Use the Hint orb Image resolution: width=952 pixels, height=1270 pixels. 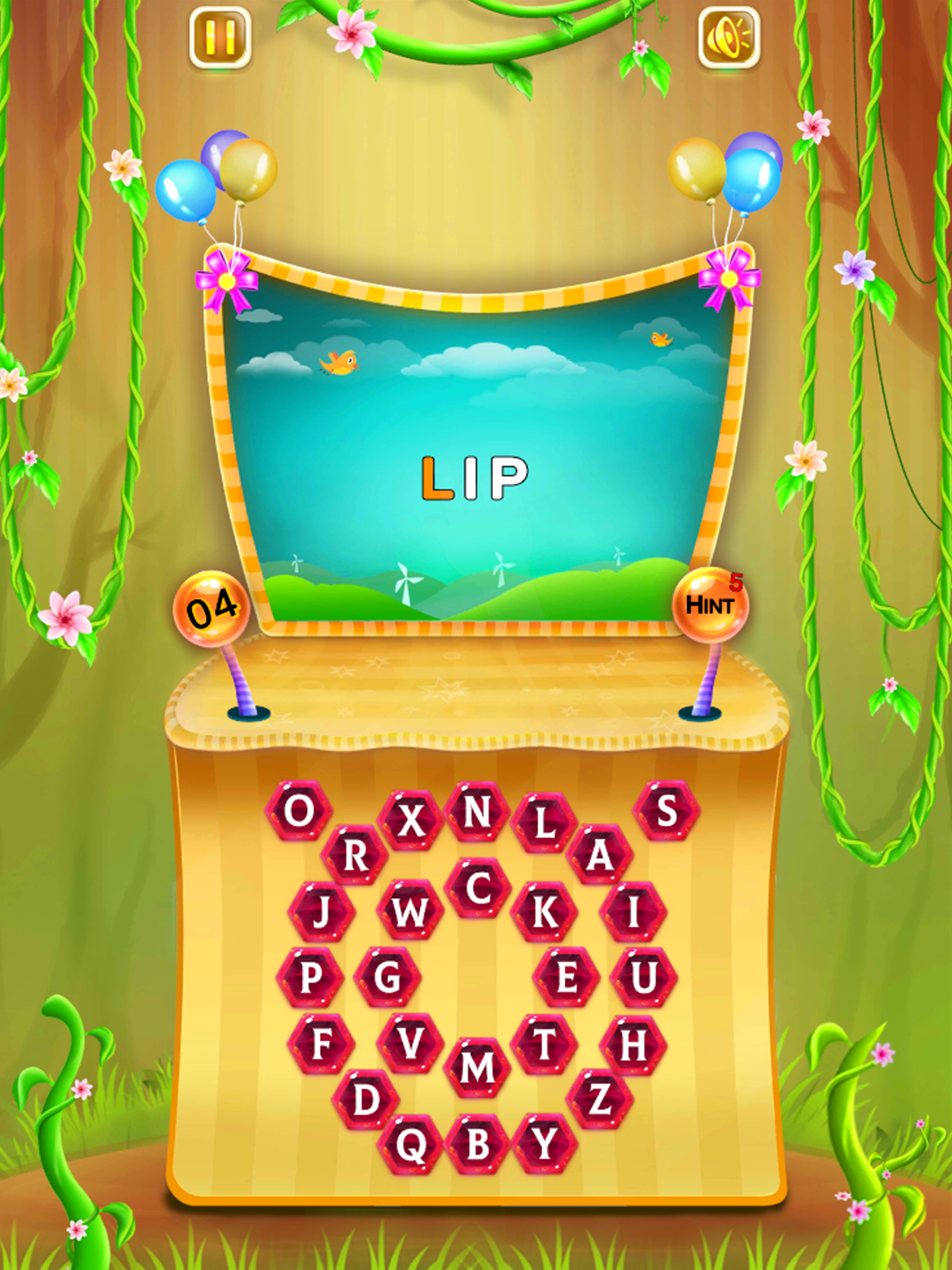click(x=710, y=605)
